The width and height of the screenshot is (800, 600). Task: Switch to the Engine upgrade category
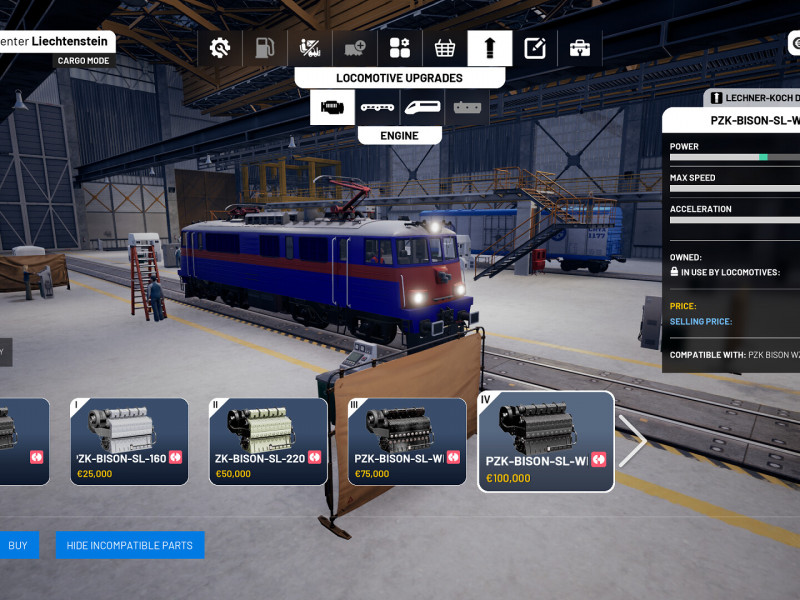click(332, 107)
